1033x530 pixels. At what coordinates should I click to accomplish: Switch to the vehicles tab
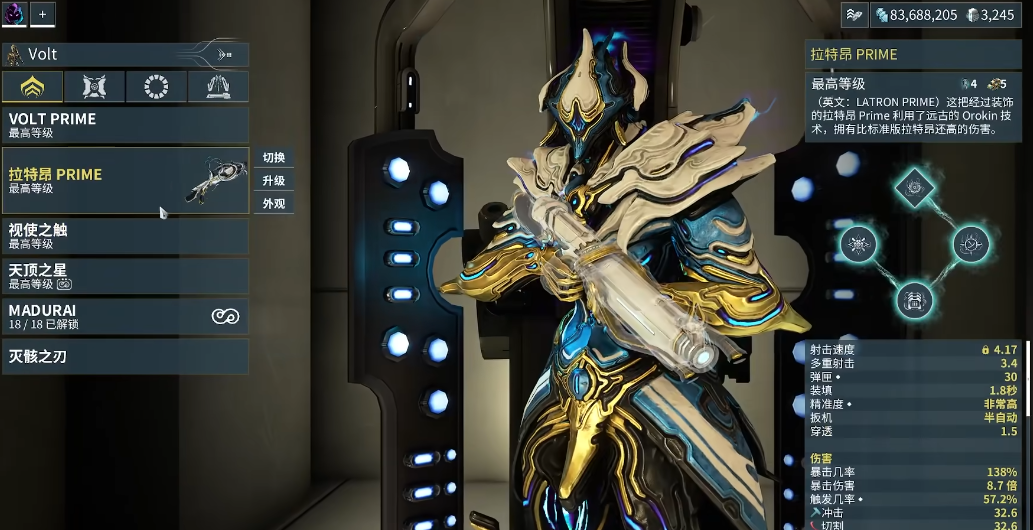pos(218,87)
